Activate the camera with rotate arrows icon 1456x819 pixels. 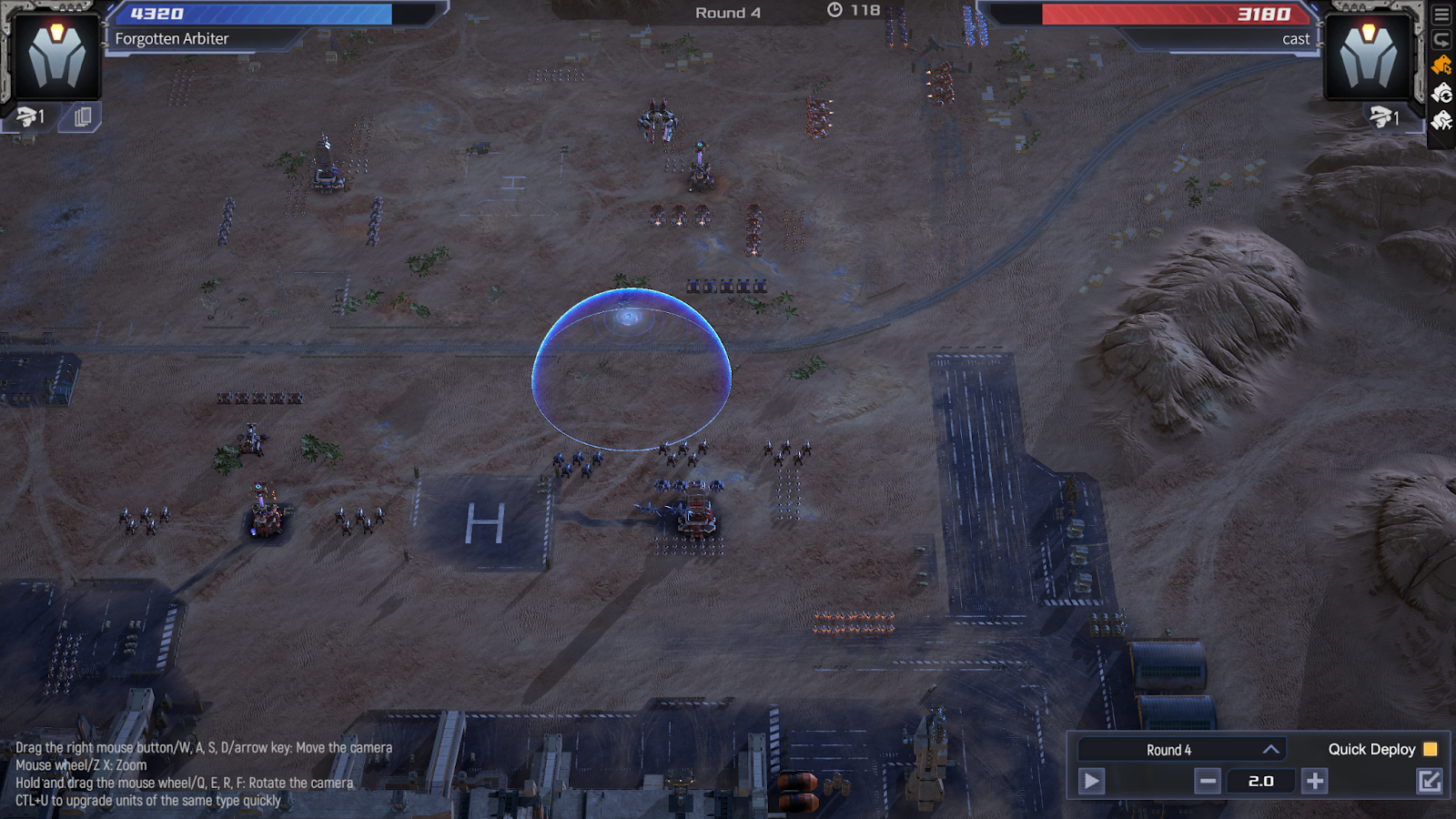point(1441,93)
